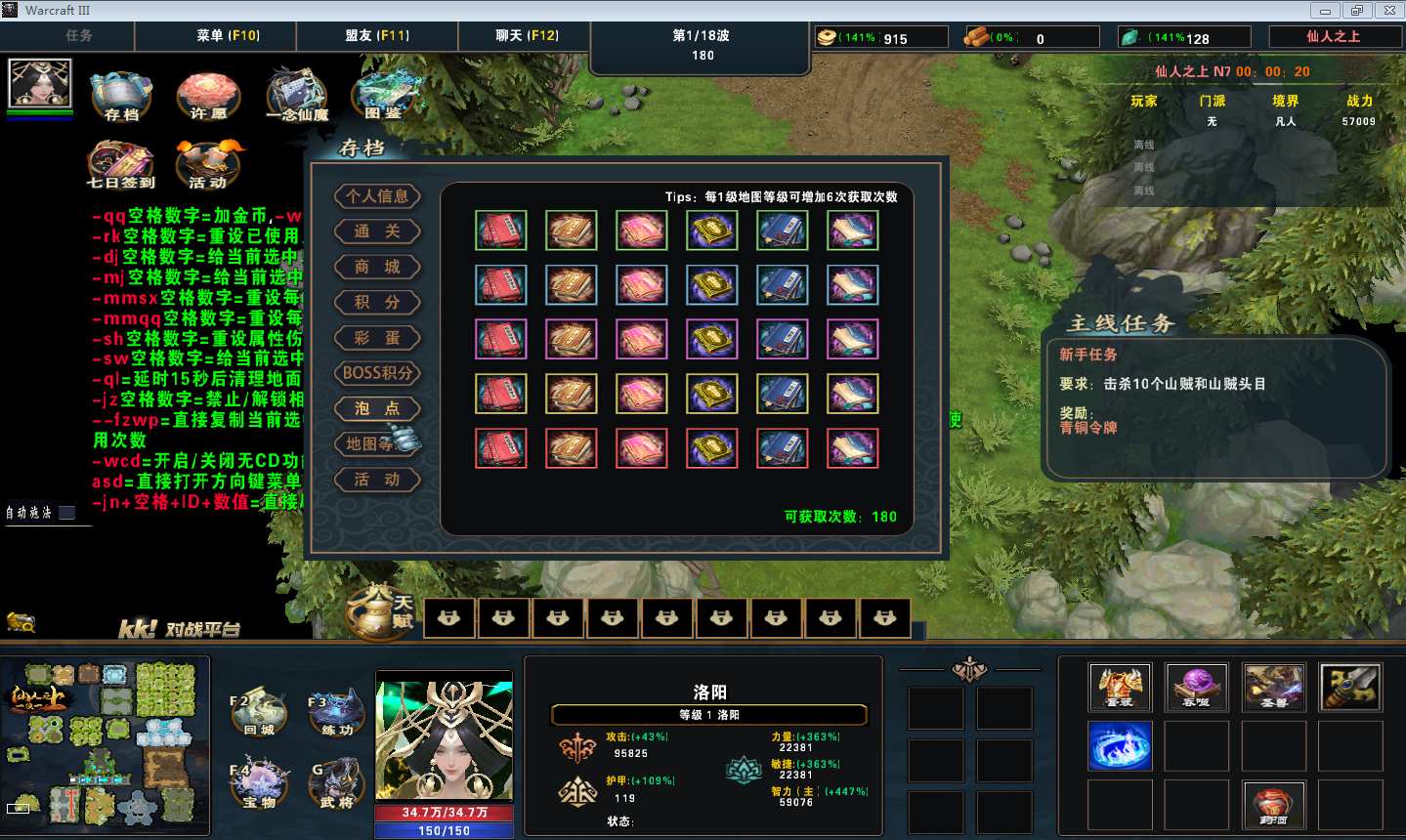Open the 七日签到 seven-day sign-in icon
1406x840 pixels.
tap(120, 164)
